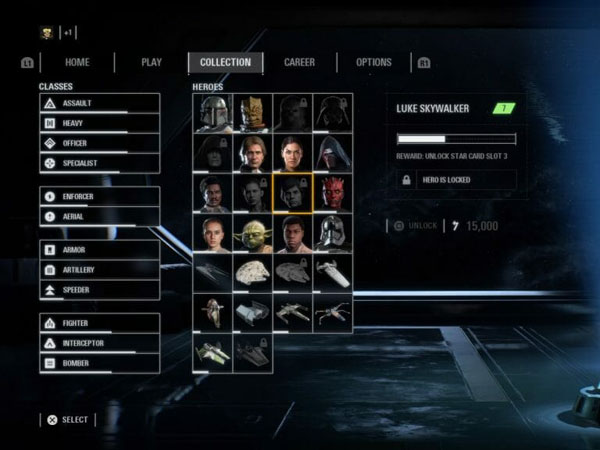Open the Bomber class entry

(99, 363)
